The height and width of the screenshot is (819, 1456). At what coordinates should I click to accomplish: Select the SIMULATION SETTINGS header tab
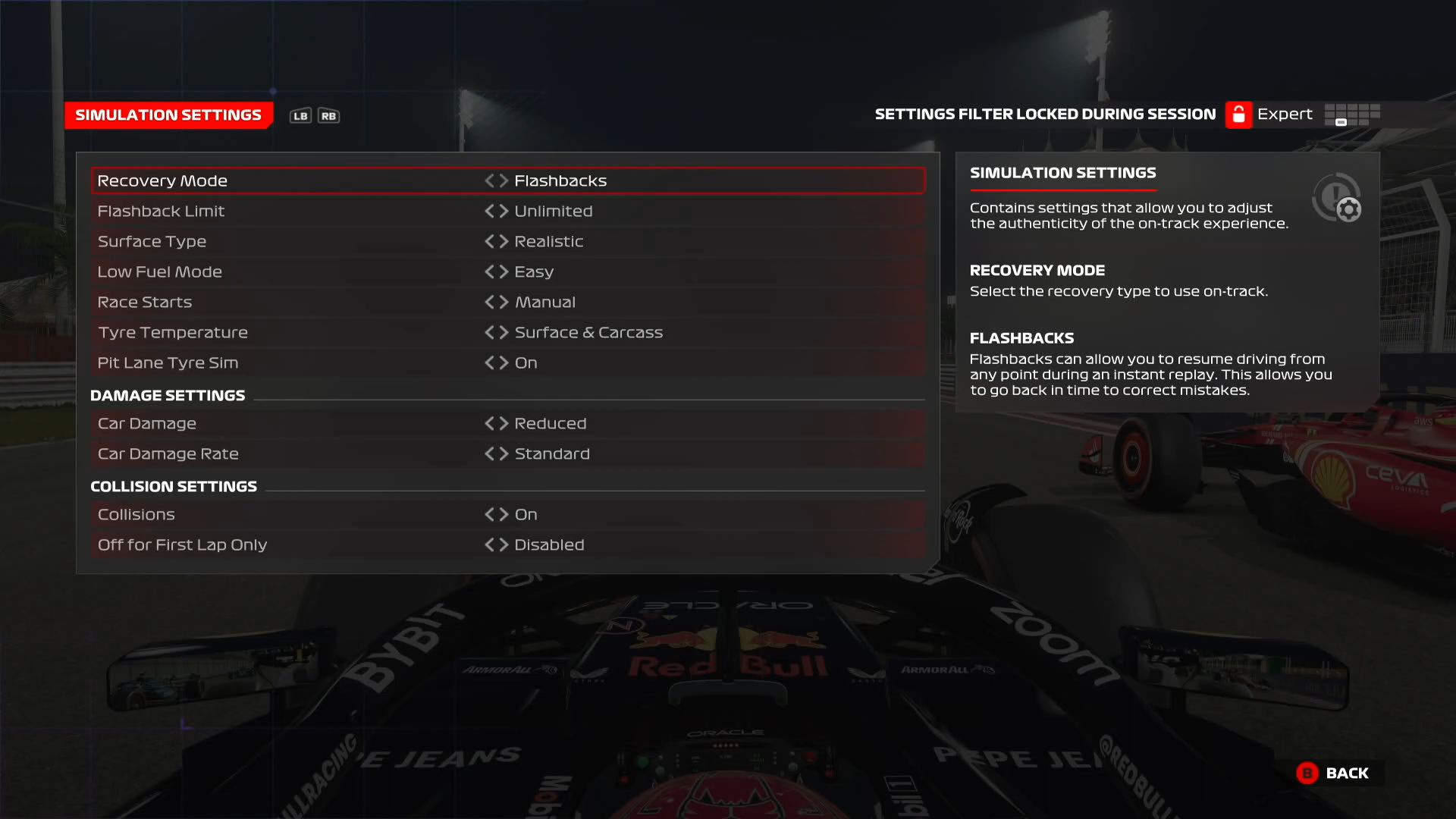point(168,115)
